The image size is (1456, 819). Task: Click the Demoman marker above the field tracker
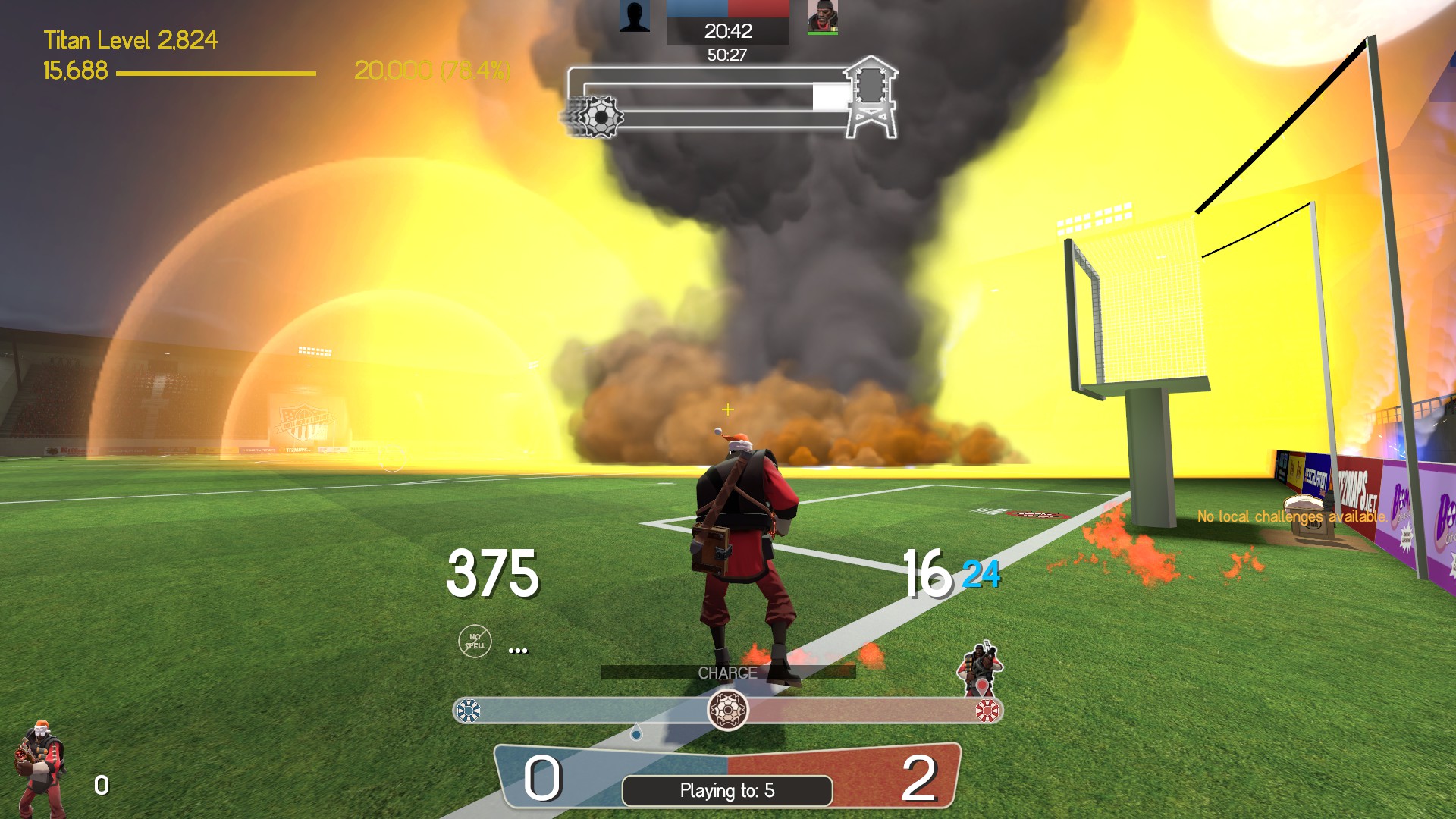pyautogui.click(x=981, y=669)
